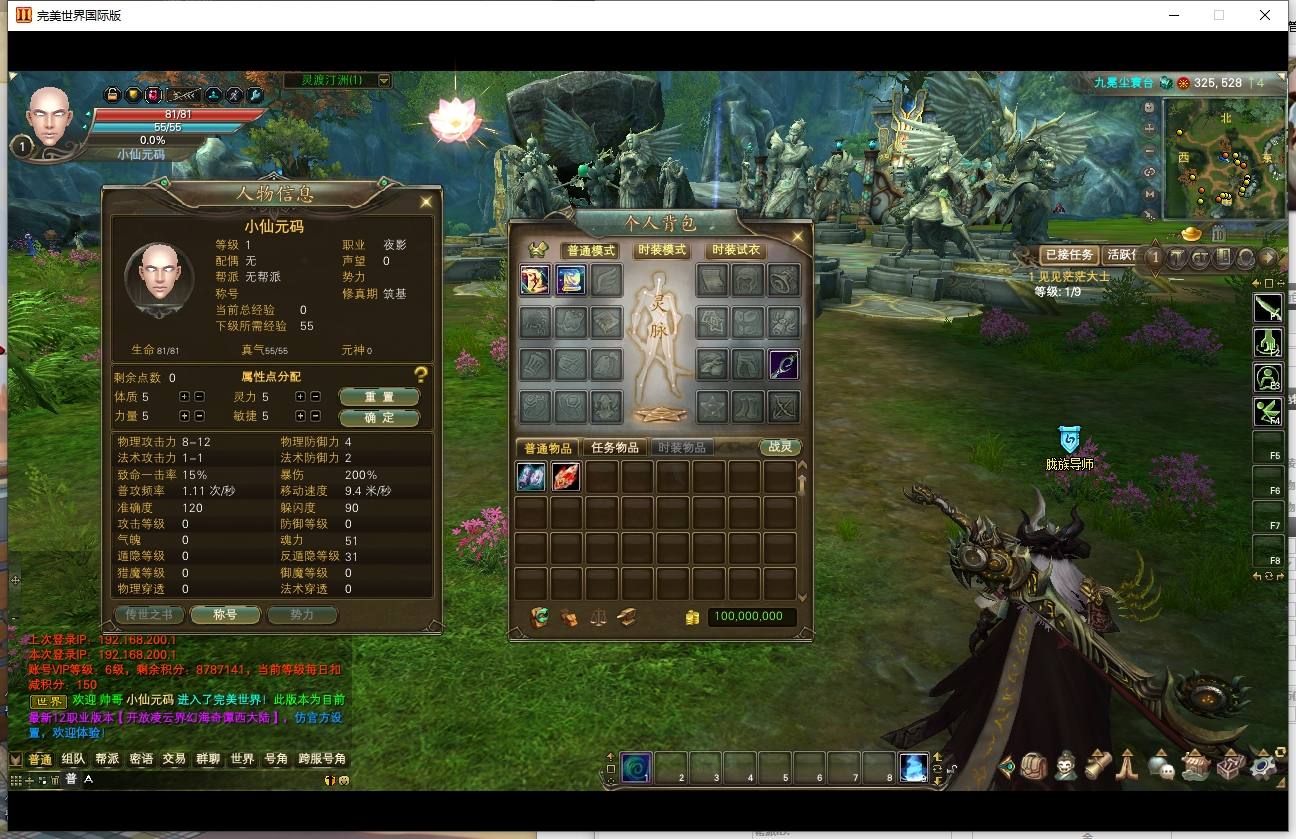This screenshot has height=839, width=1296.
Task: Activate the blue flame skill in hotbar
Action: 913,767
